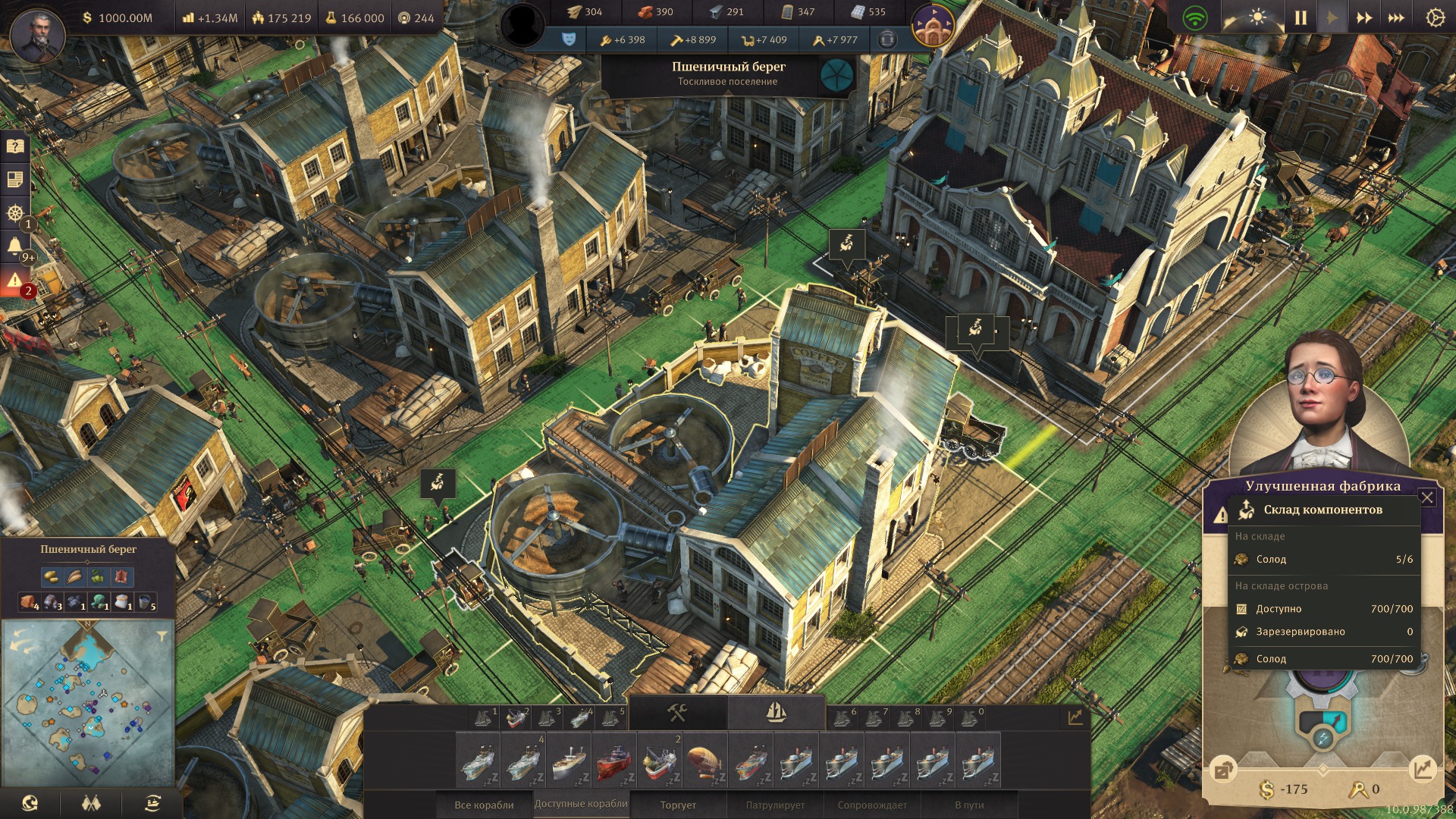Open the construction menu with hammer icon

coord(677,713)
